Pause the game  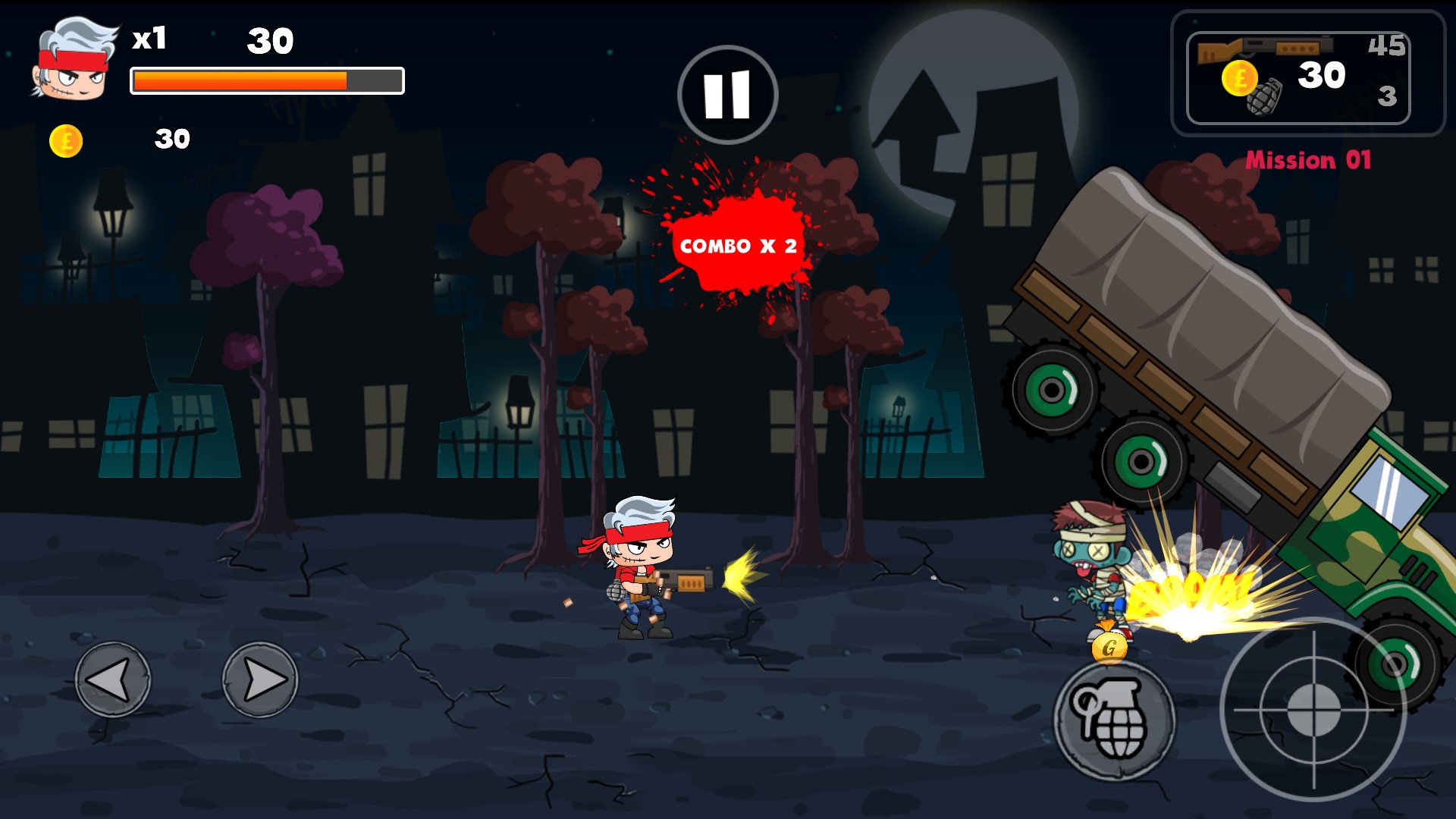click(x=727, y=95)
